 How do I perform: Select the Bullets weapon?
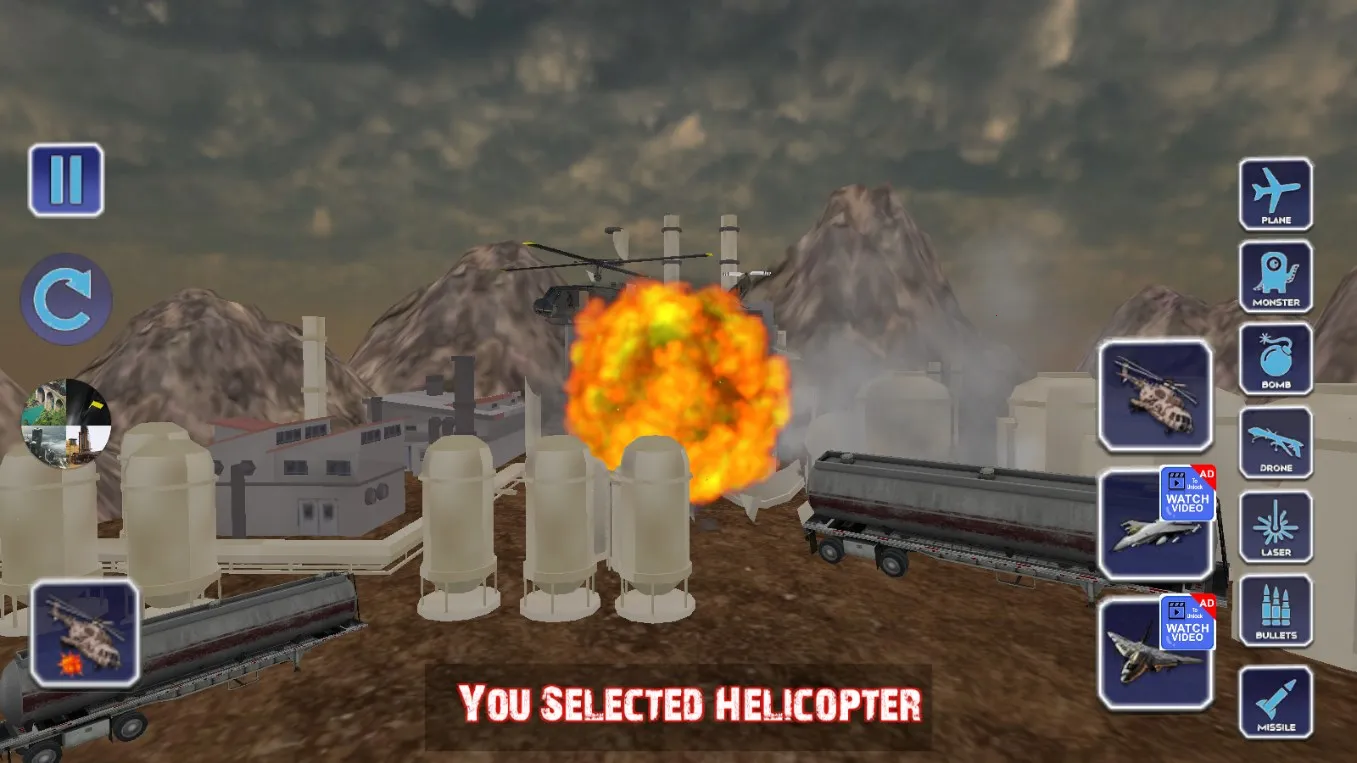[1276, 612]
